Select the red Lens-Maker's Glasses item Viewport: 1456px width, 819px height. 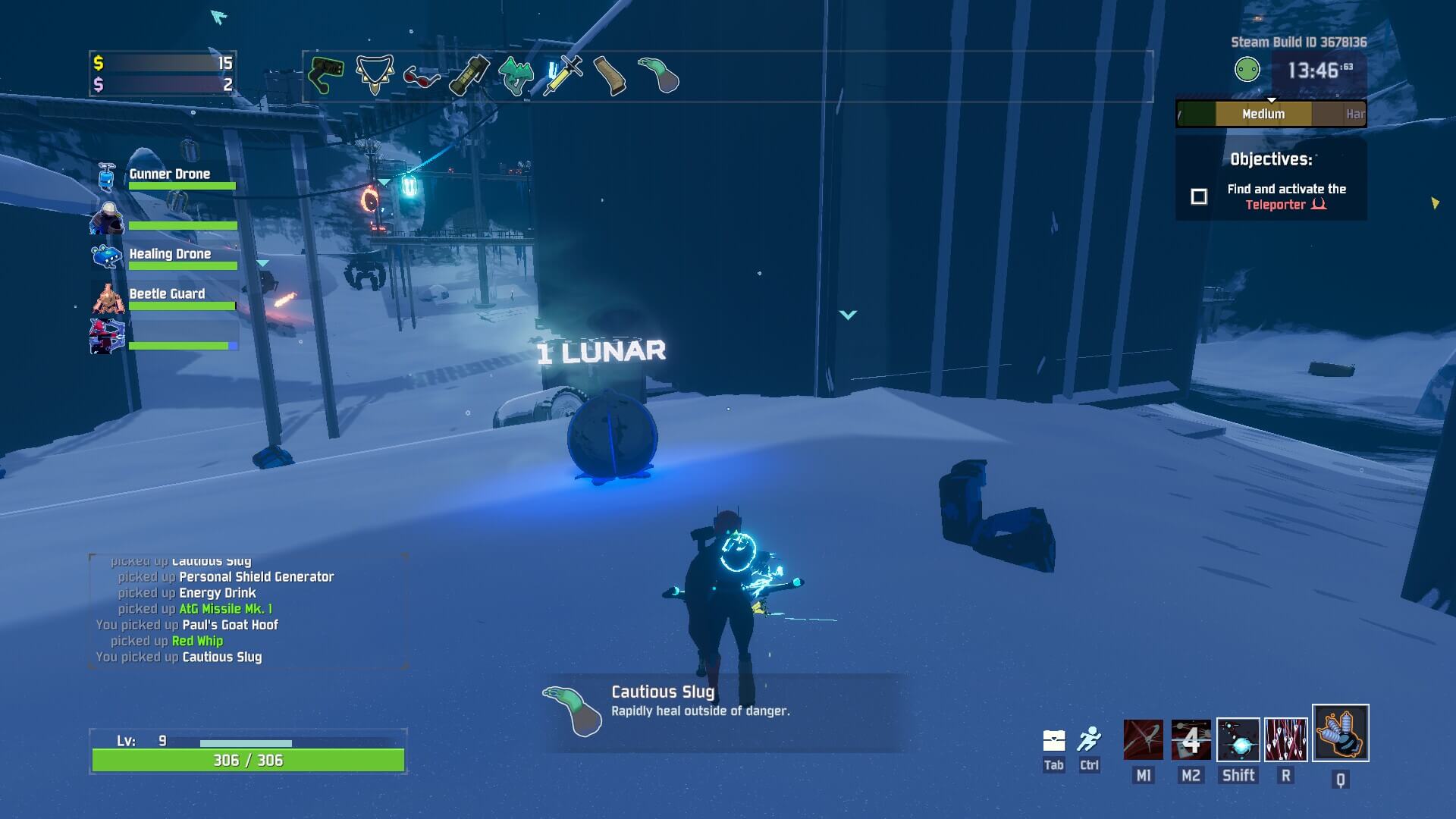point(422,77)
